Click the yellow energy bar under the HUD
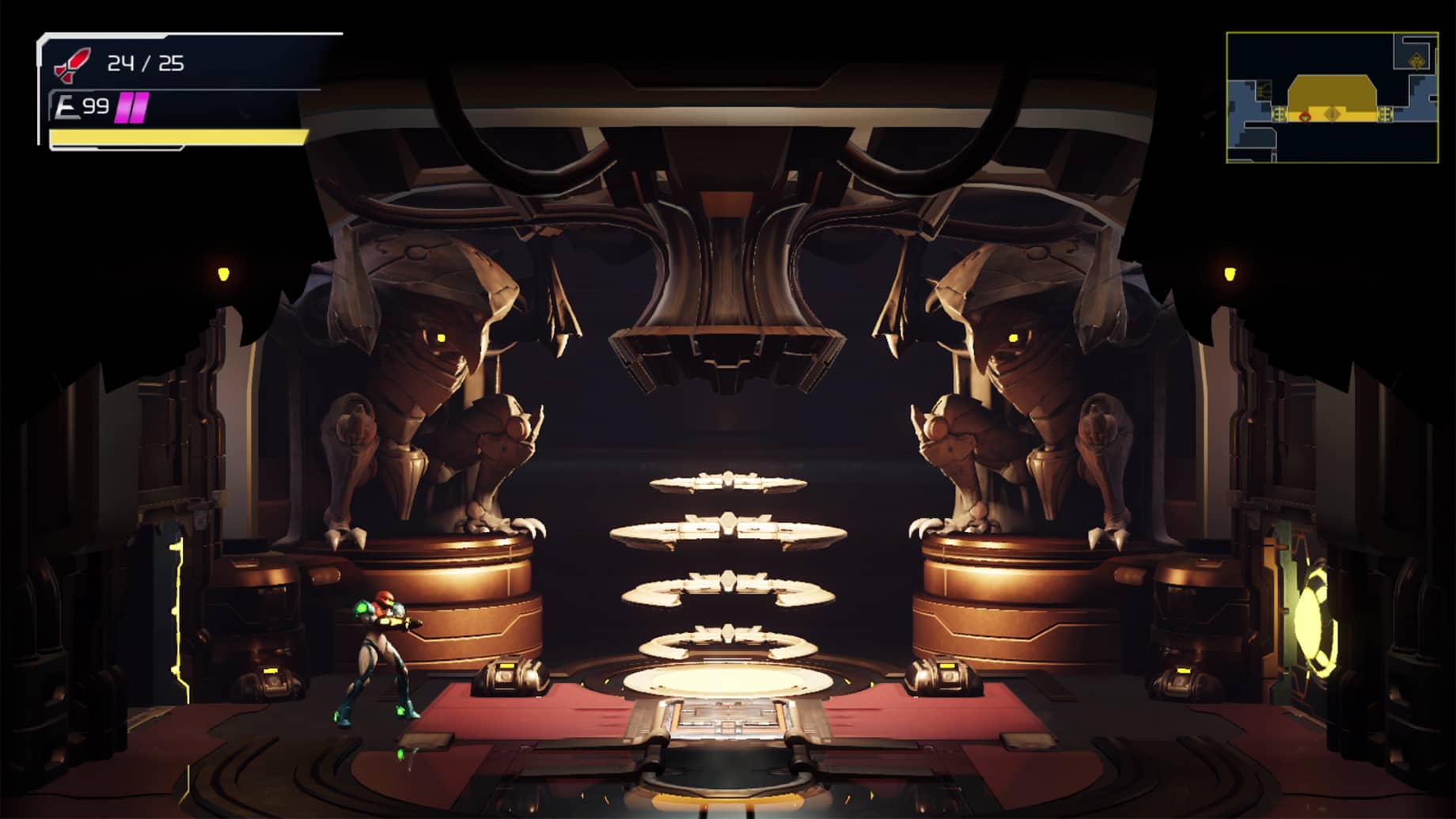The width and height of the screenshot is (1456, 819). [x=176, y=135]
